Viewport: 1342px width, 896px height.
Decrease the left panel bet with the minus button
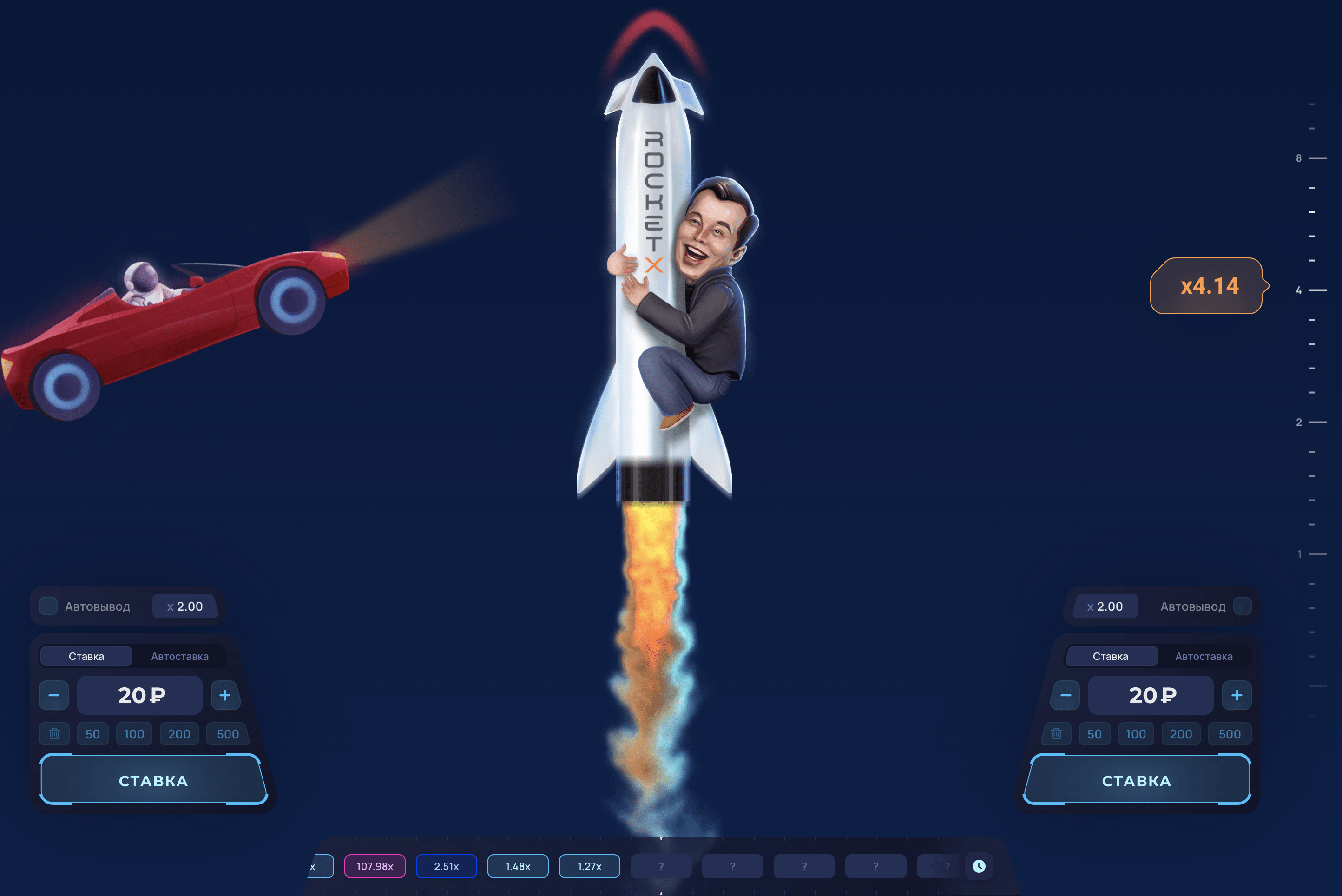(54, 695)
